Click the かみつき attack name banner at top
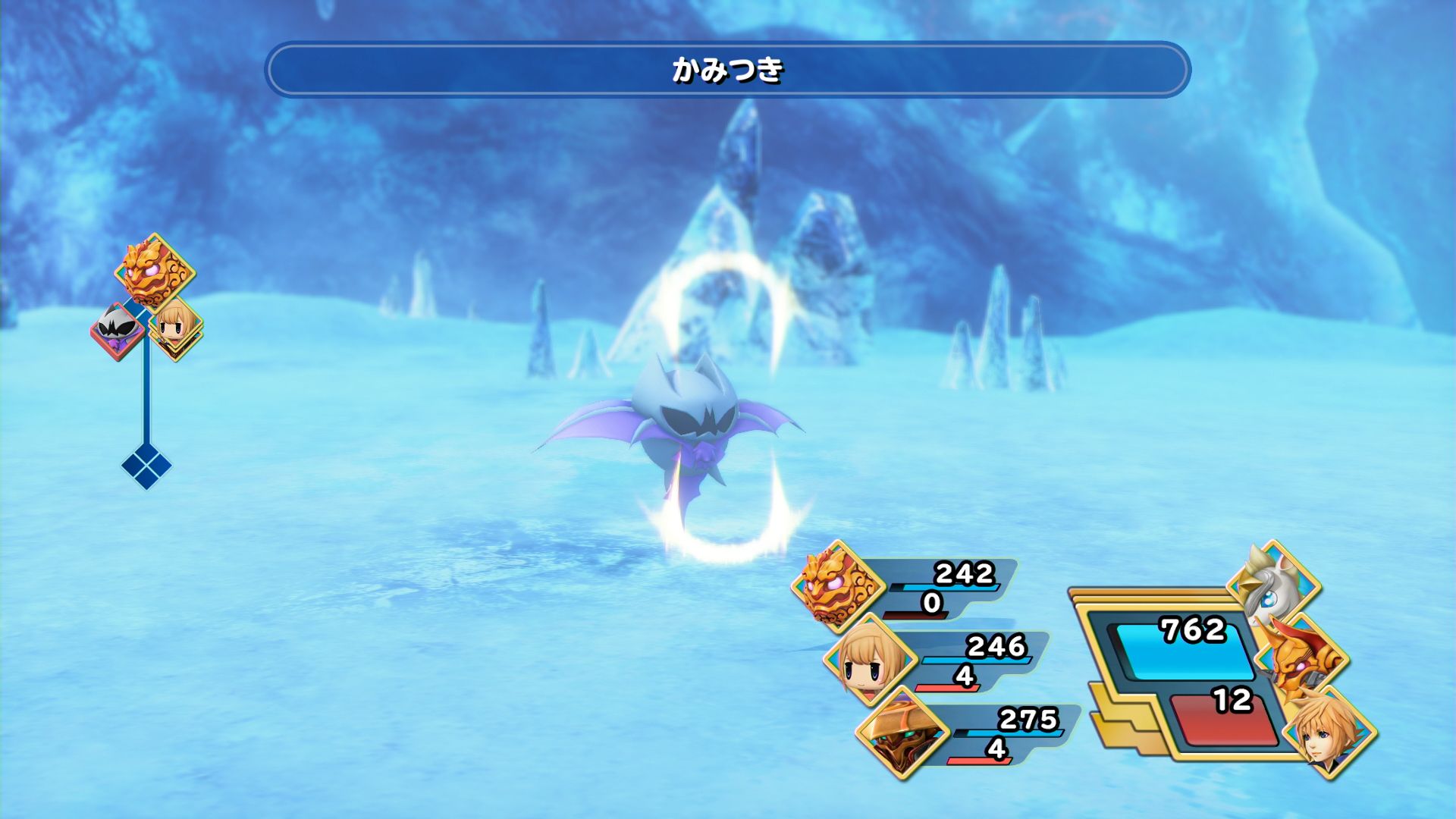The width and height of the screenshot is (1456, 819). pos(728,70)
